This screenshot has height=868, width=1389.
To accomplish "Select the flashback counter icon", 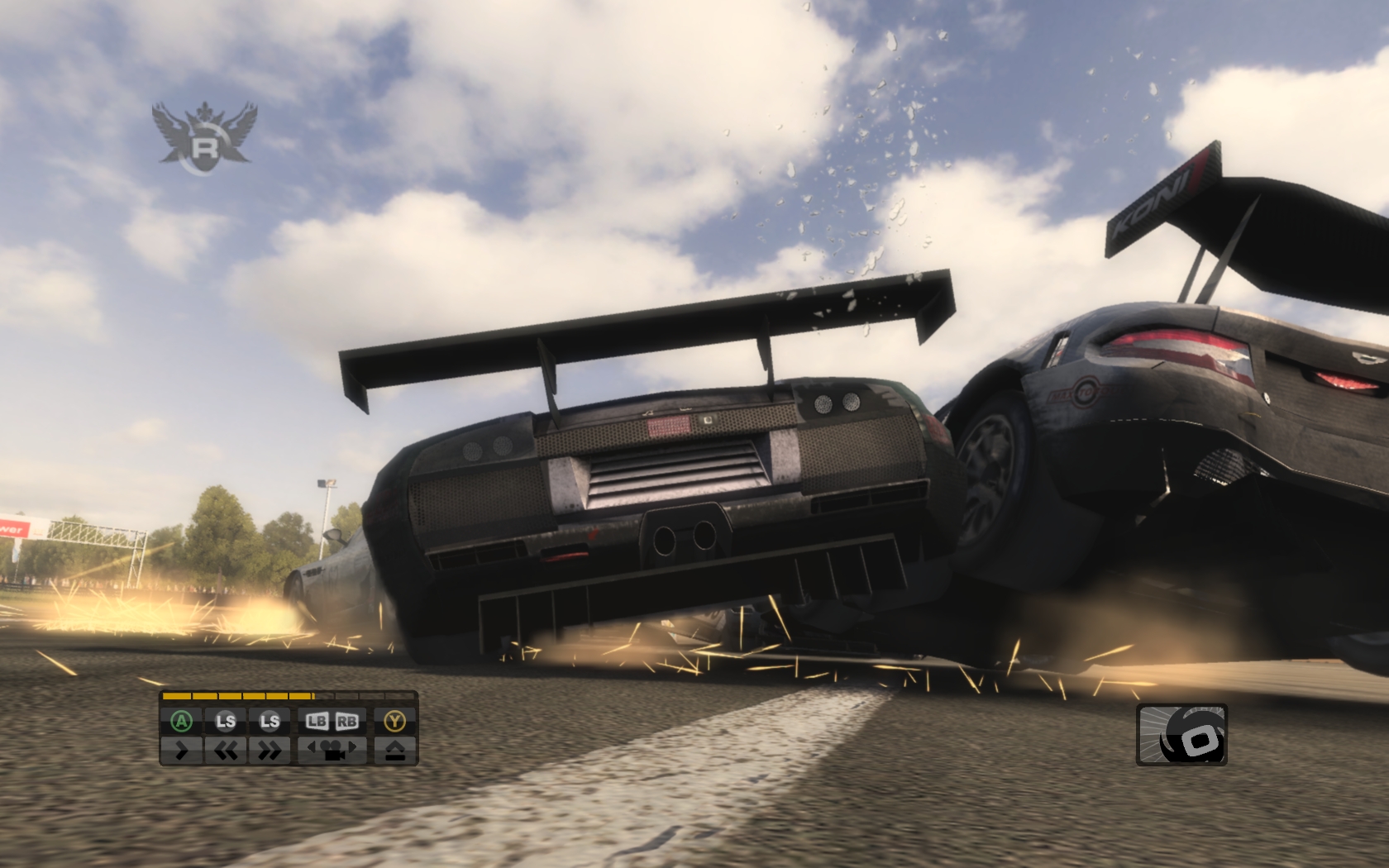I will (1181, 735).
